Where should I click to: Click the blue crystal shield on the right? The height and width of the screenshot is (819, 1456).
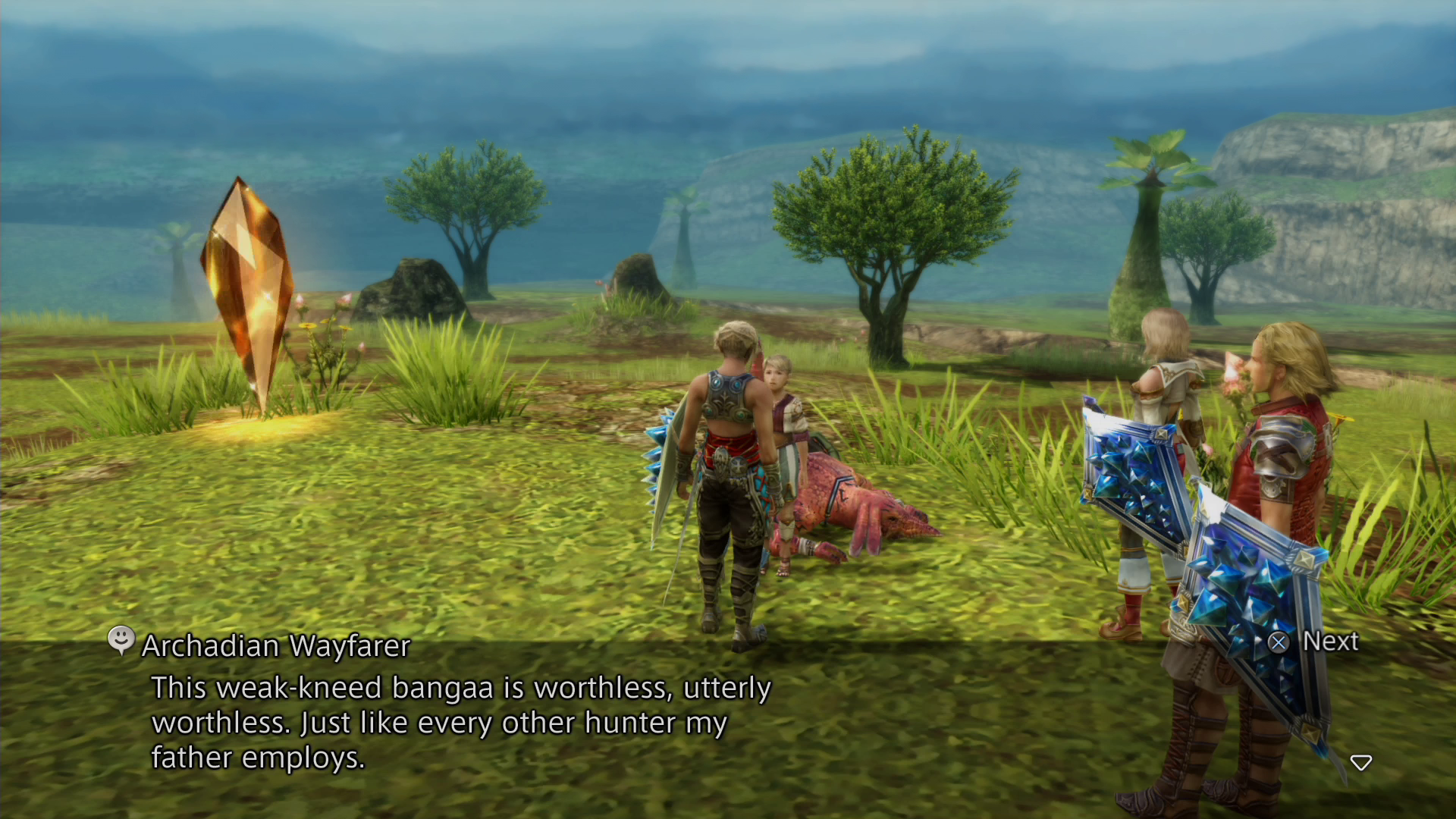(x=1130, y=470)
